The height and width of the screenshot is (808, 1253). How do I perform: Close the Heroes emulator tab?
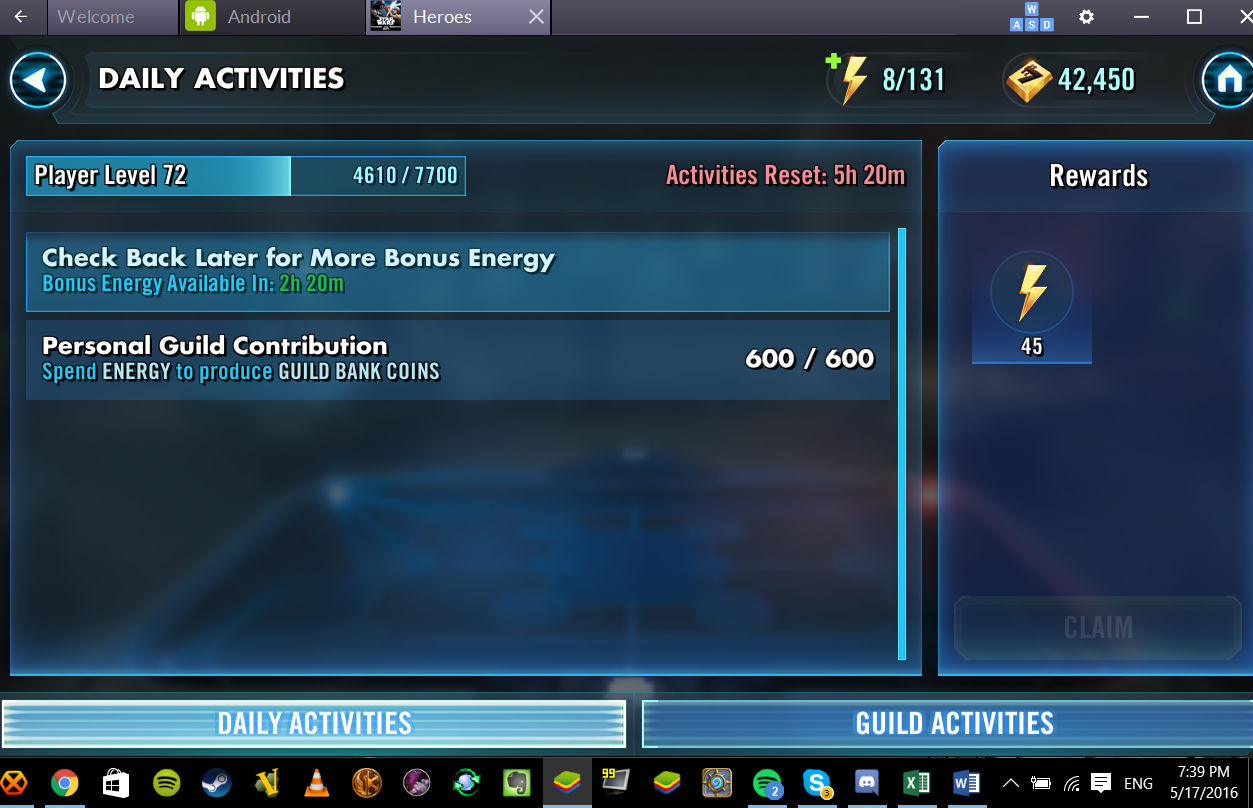pyautogui.click(x=536, y=17)
